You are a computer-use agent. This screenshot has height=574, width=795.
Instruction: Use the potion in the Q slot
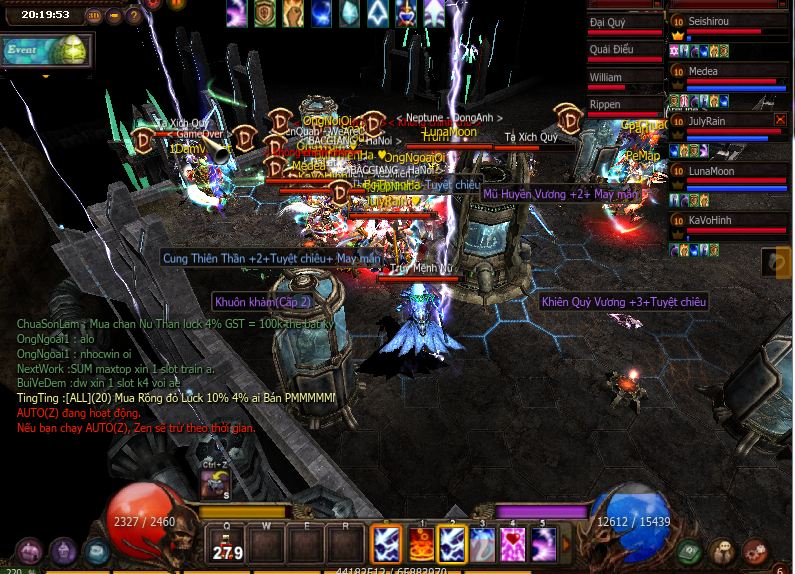228,545
